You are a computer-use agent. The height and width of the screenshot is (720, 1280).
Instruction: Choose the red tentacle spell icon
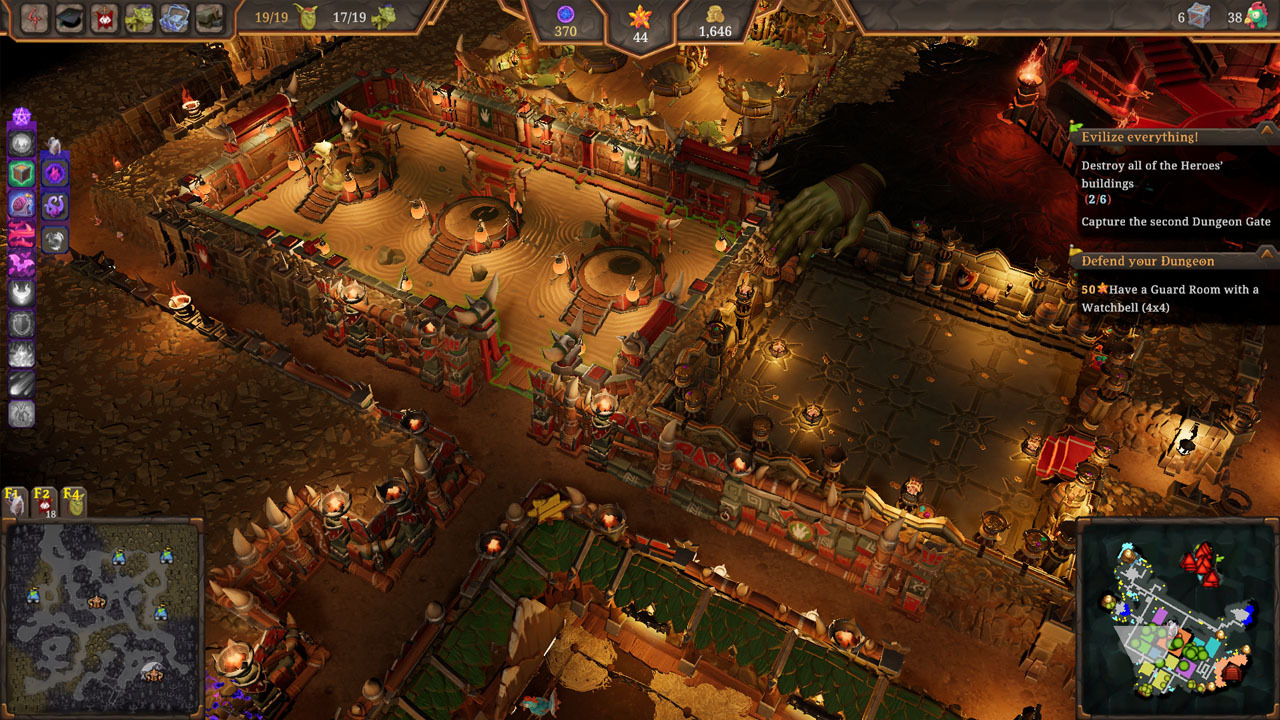coord(22,234)
